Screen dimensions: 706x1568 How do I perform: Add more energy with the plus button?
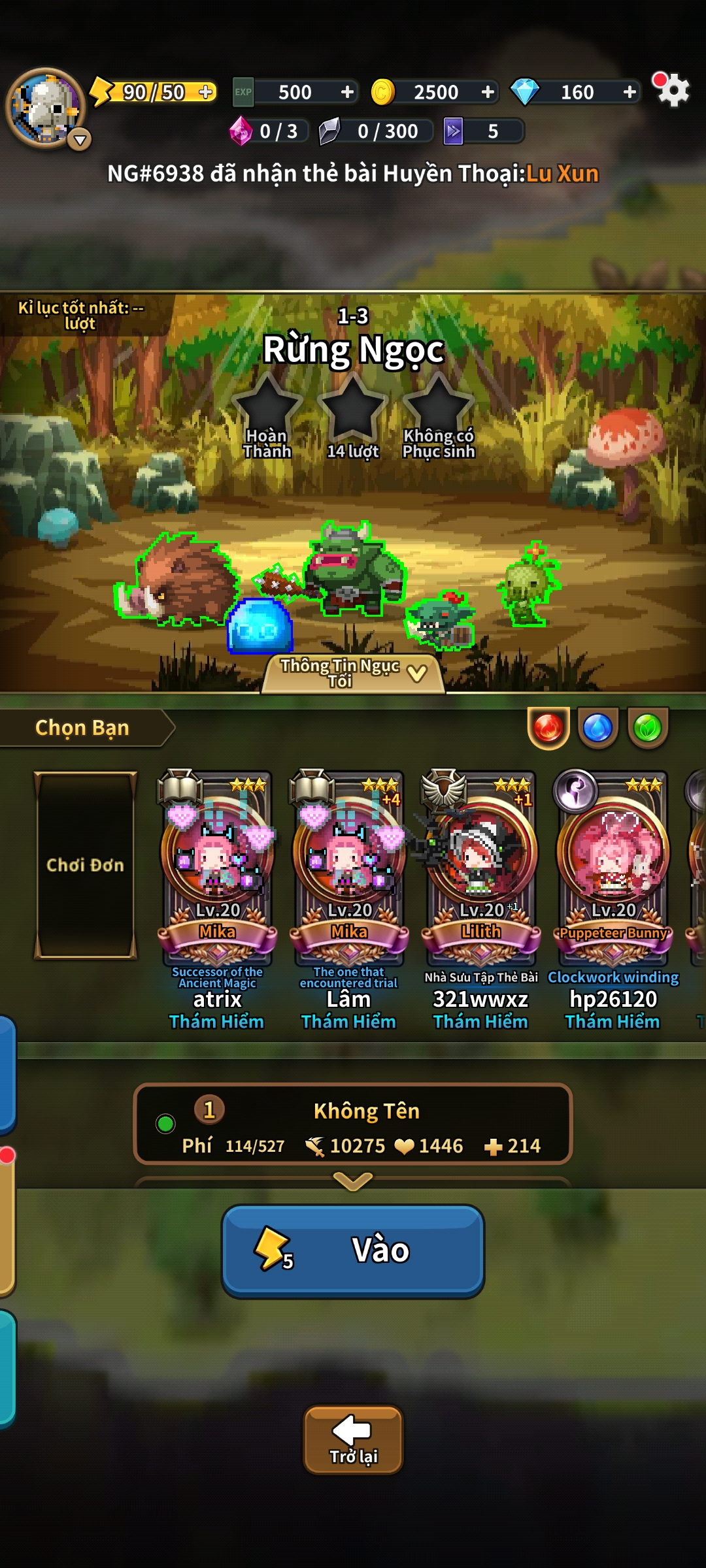click(206, 92)
